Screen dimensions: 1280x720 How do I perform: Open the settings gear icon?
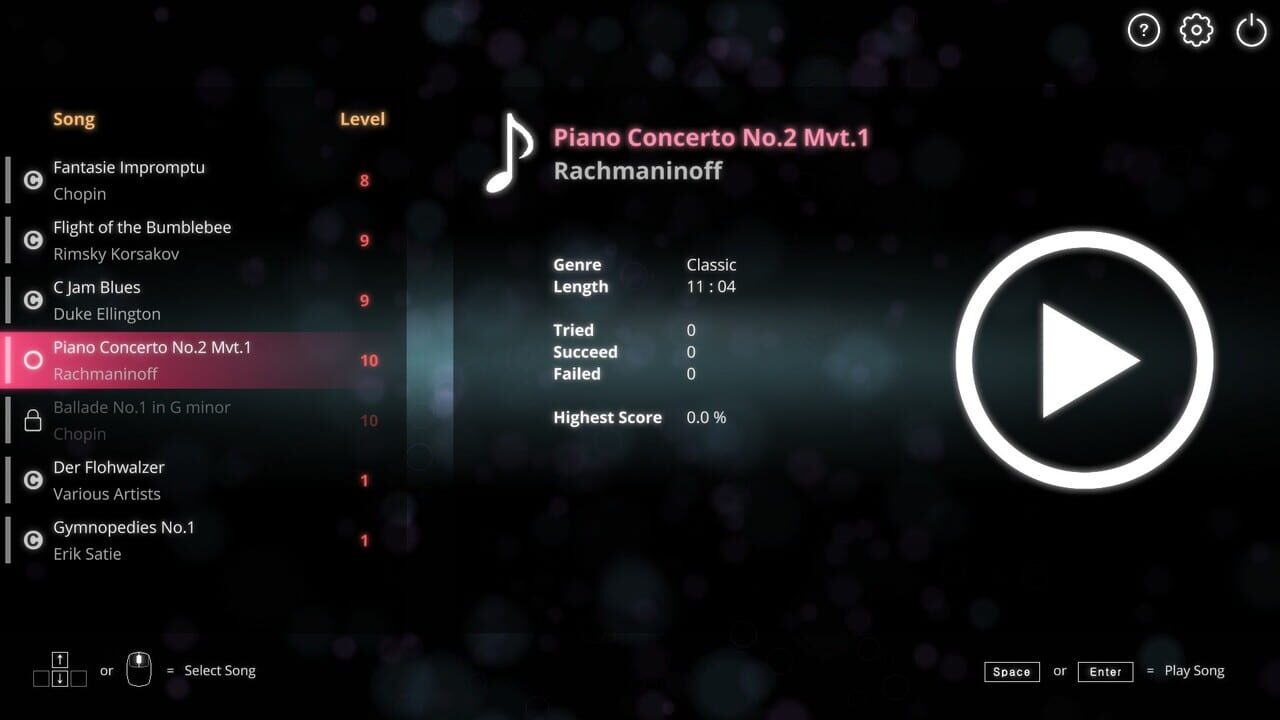1196,30
